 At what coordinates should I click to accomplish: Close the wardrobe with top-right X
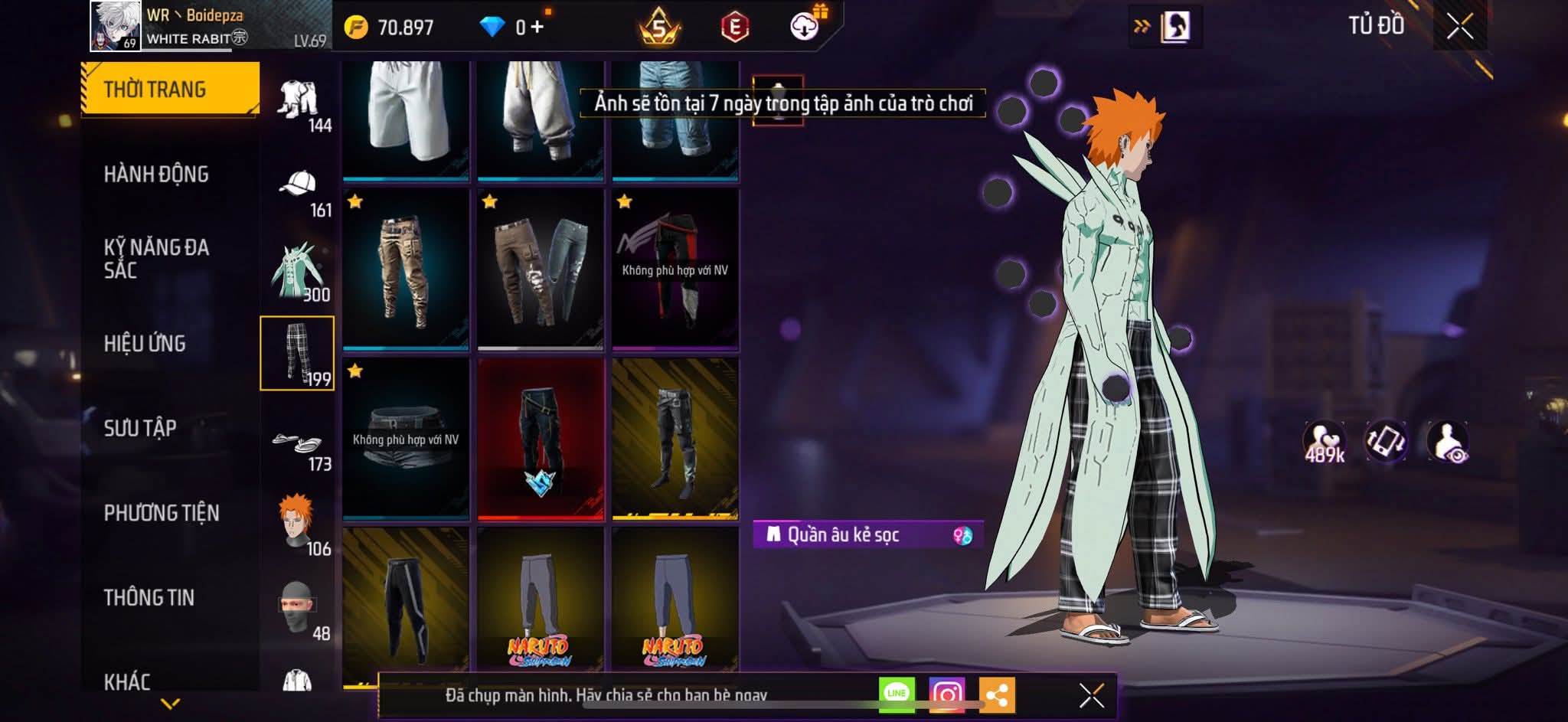click(1459, 27)
